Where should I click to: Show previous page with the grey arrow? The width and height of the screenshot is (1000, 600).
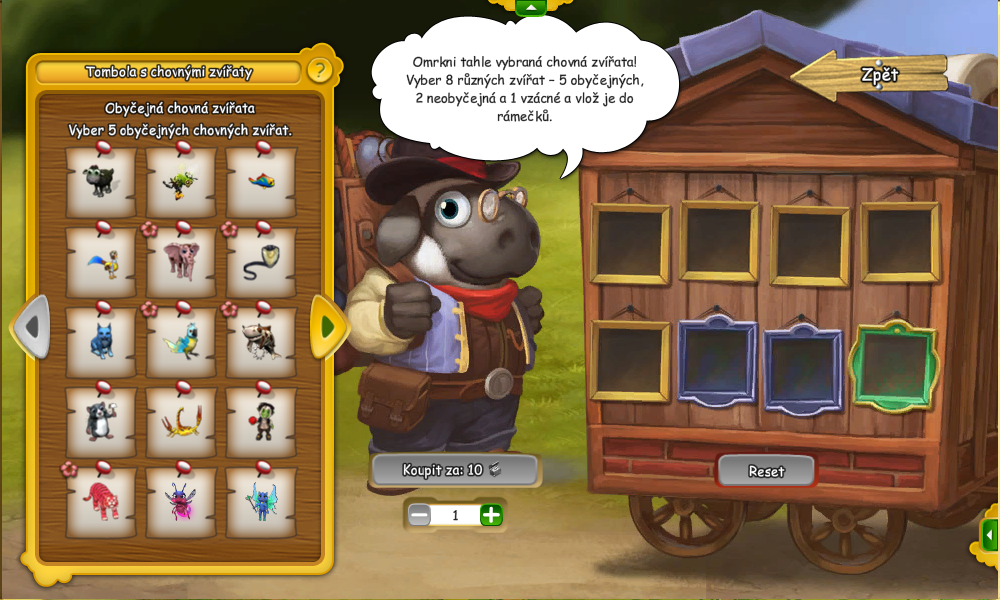31,326
